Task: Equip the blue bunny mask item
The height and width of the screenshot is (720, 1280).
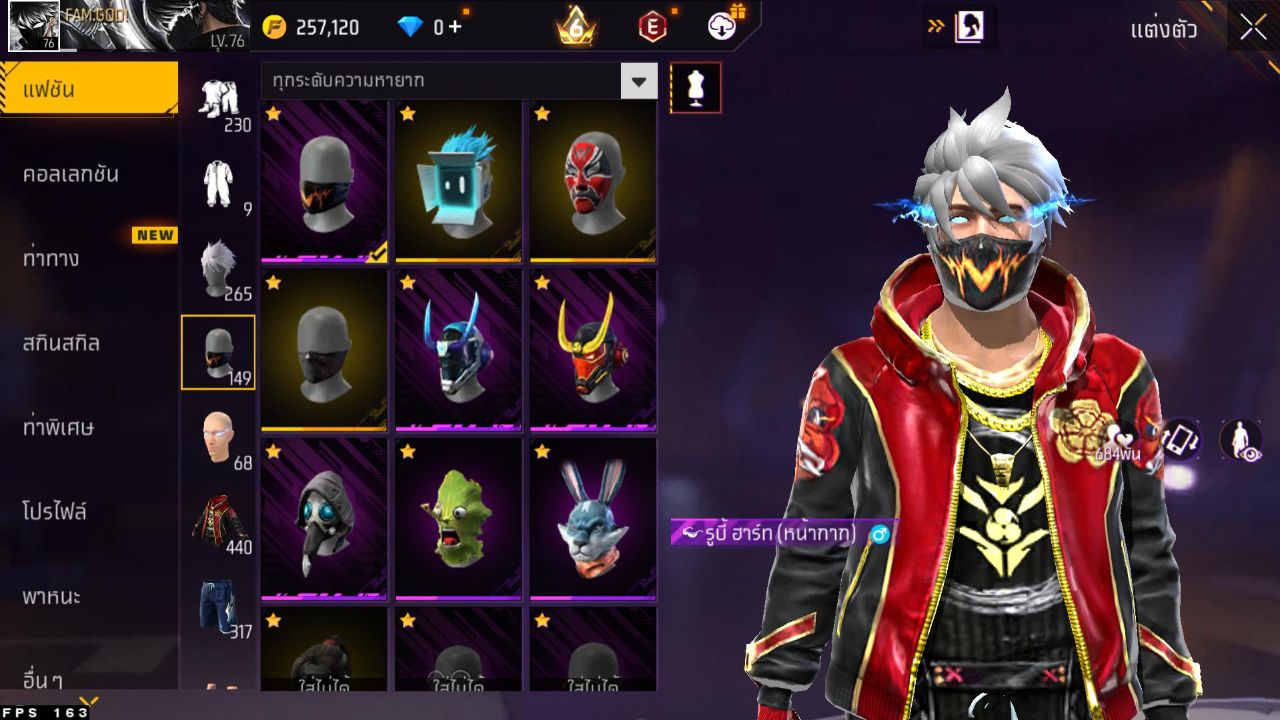Action: click(592, 518)
